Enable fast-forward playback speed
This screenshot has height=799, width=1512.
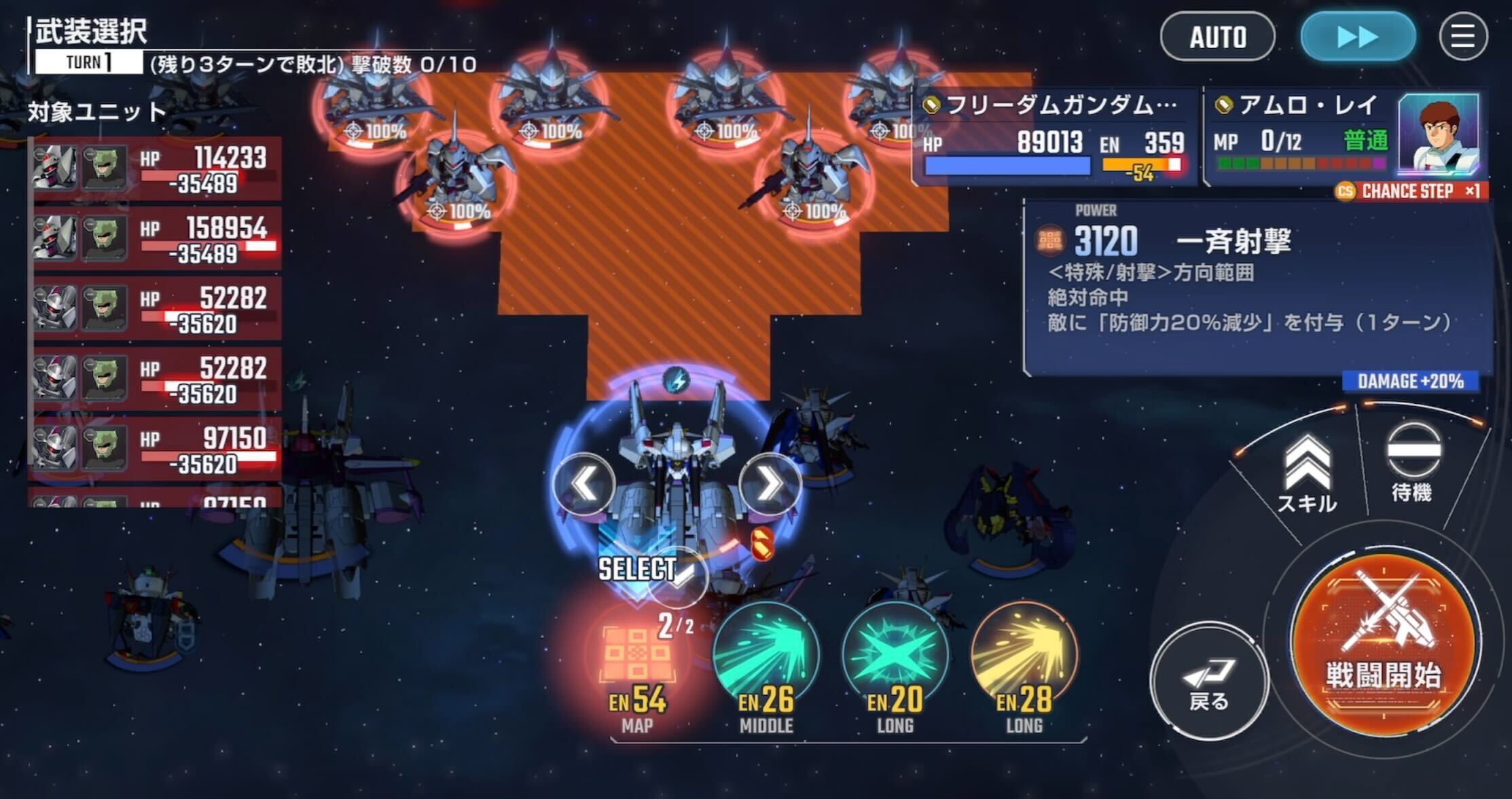point(1358,37)
